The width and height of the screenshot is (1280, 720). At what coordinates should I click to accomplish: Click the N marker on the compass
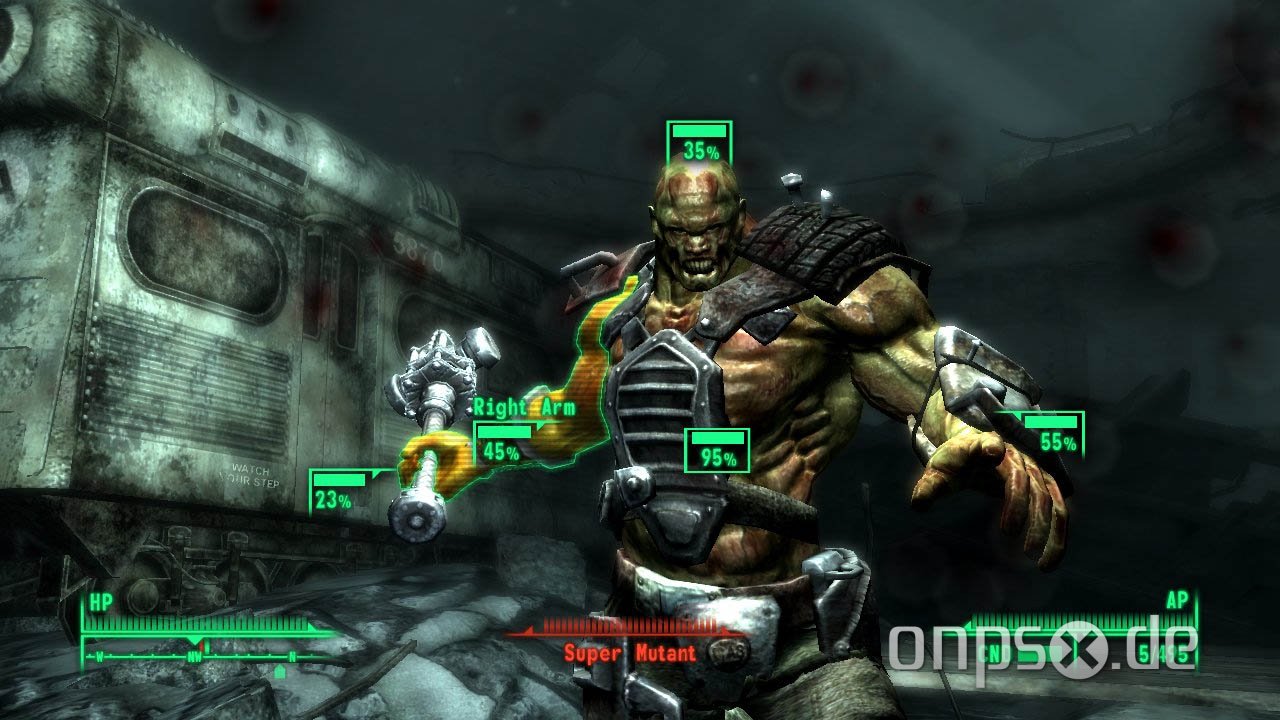pyautogui.click(x=291, y=656)
